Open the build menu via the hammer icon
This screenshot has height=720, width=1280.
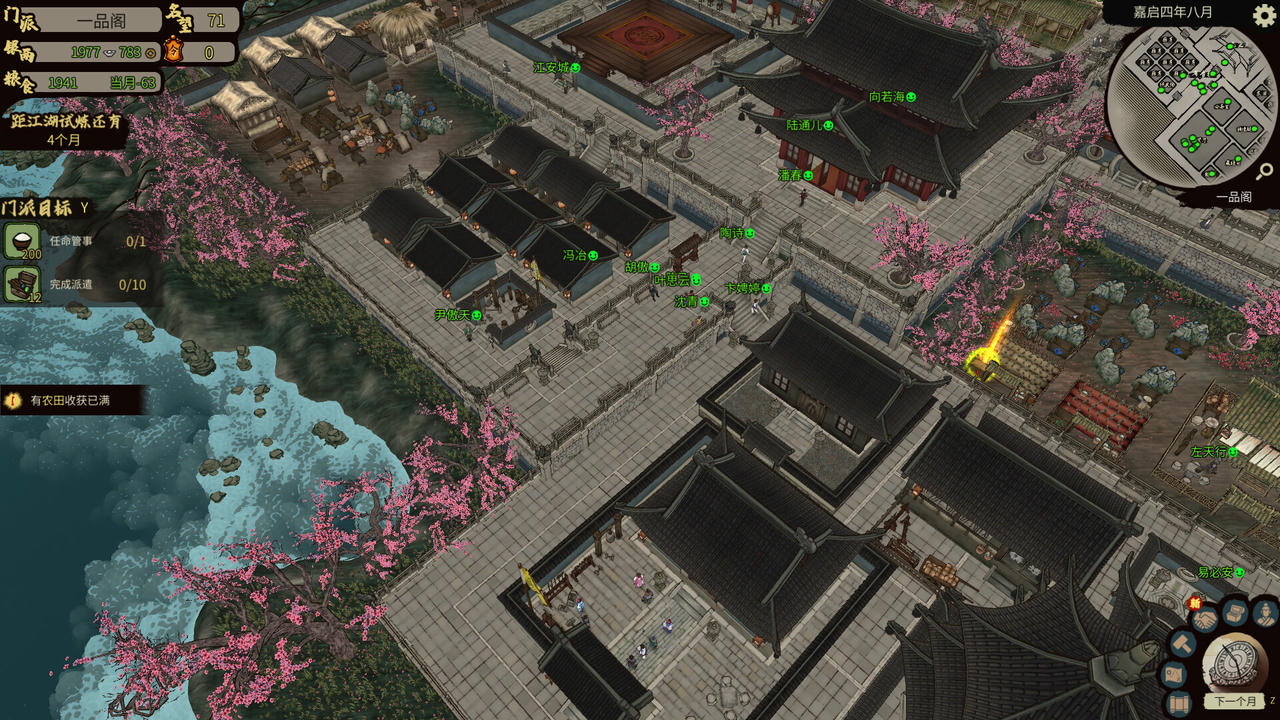1181,644
